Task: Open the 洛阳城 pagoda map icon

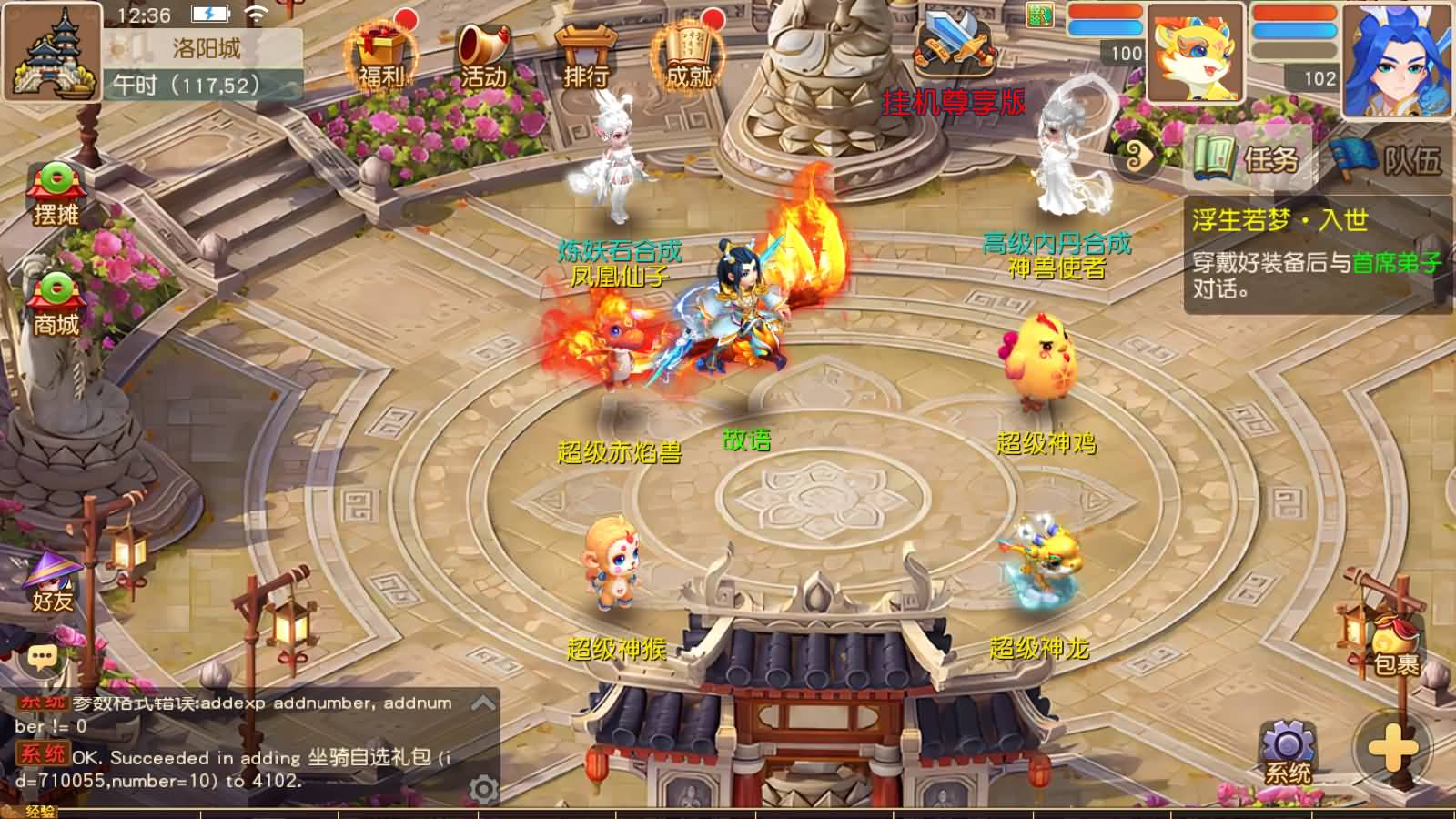Action: coord(53,53)
